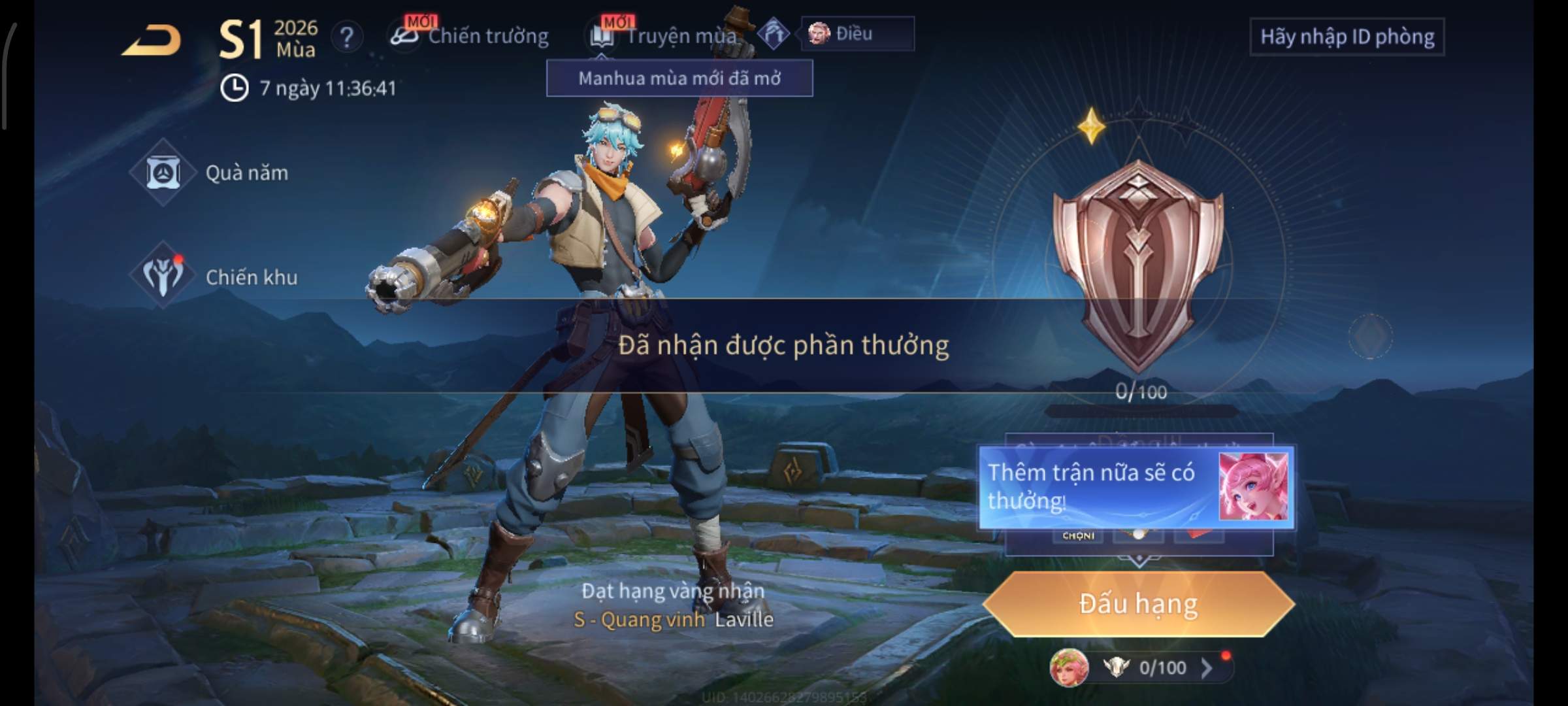1568x706 pixels.
Task: Click the S - Quang vinh Laville reward text
Action: coord(673,619)
